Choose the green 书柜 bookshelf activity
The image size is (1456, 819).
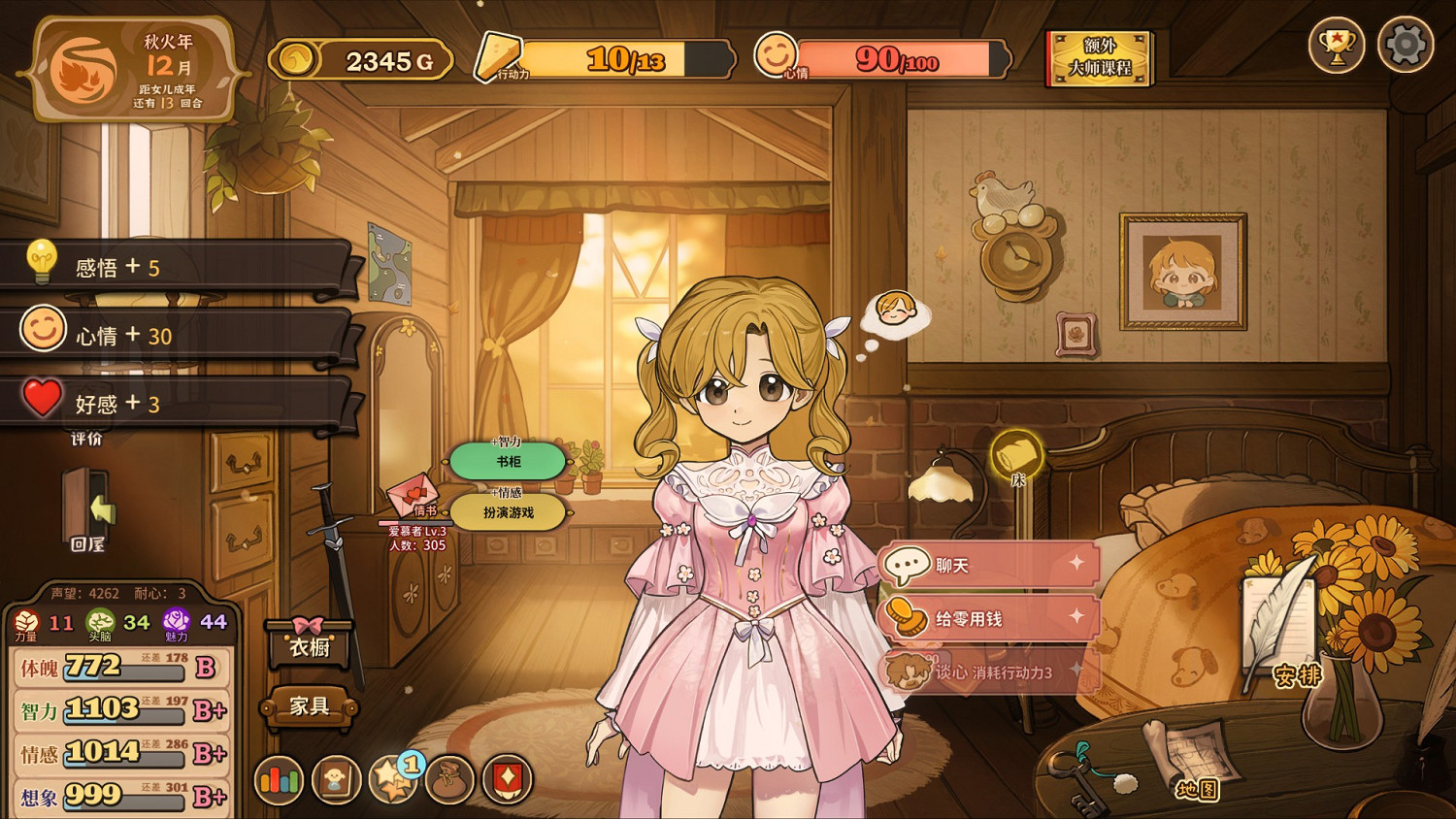click(509, 462)
